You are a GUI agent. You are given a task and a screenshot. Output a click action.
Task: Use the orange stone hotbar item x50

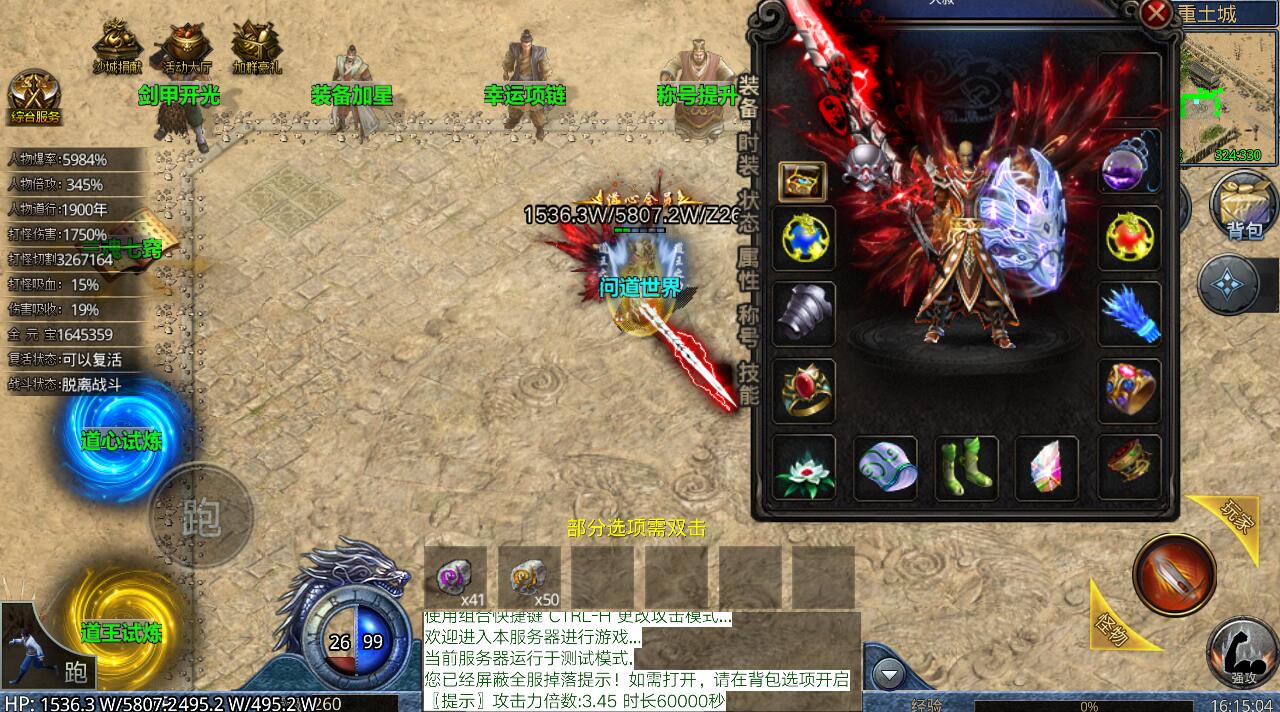pyautogui.click(x=529, y=578)
